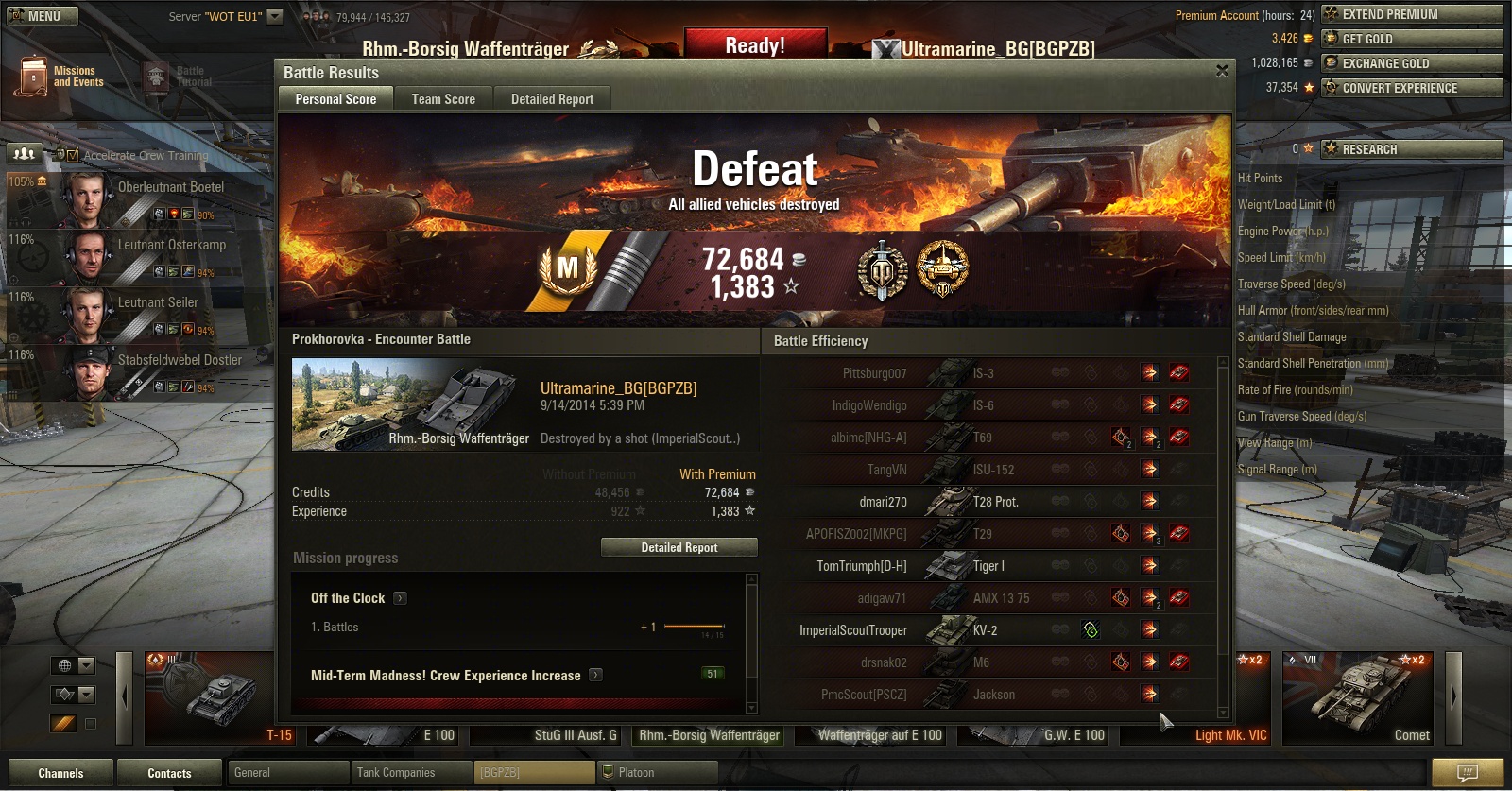This screenshot has width=1512, height=791.
Task: Click the EXTEND PREMIUM button
Action: click(x=1412, y=14)
